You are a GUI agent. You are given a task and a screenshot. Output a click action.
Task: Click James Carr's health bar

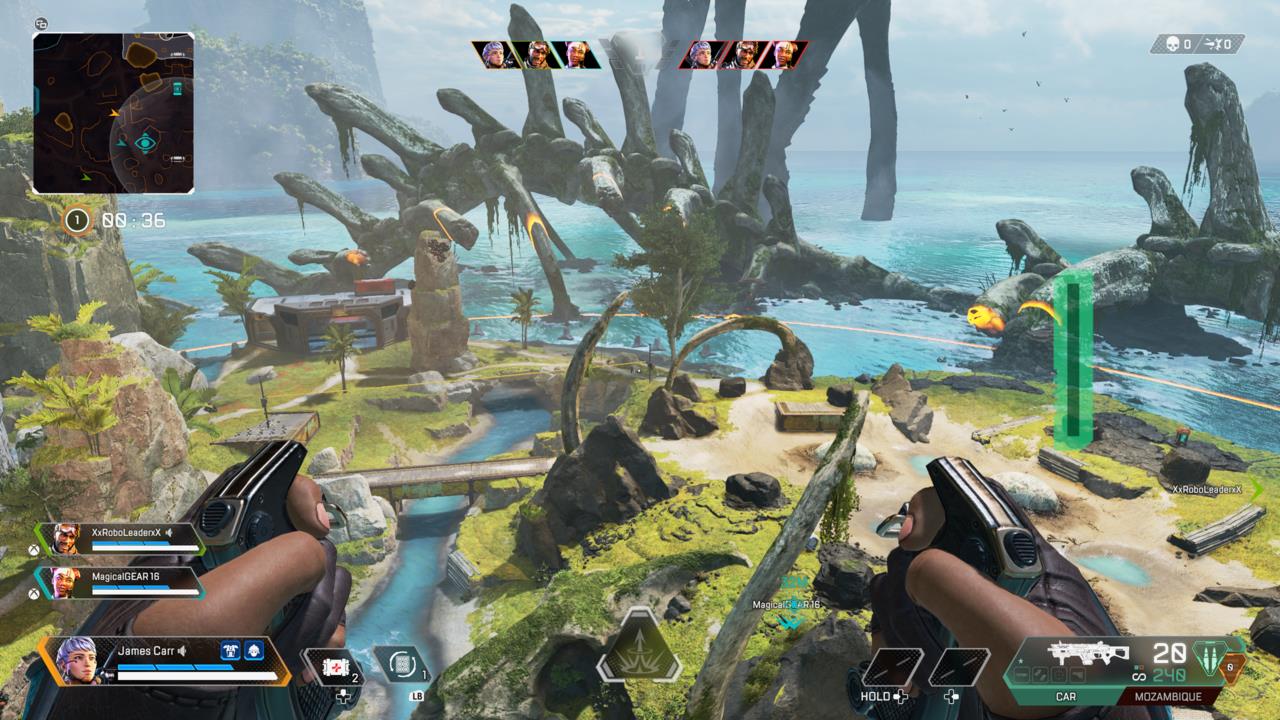coord(196,673)
